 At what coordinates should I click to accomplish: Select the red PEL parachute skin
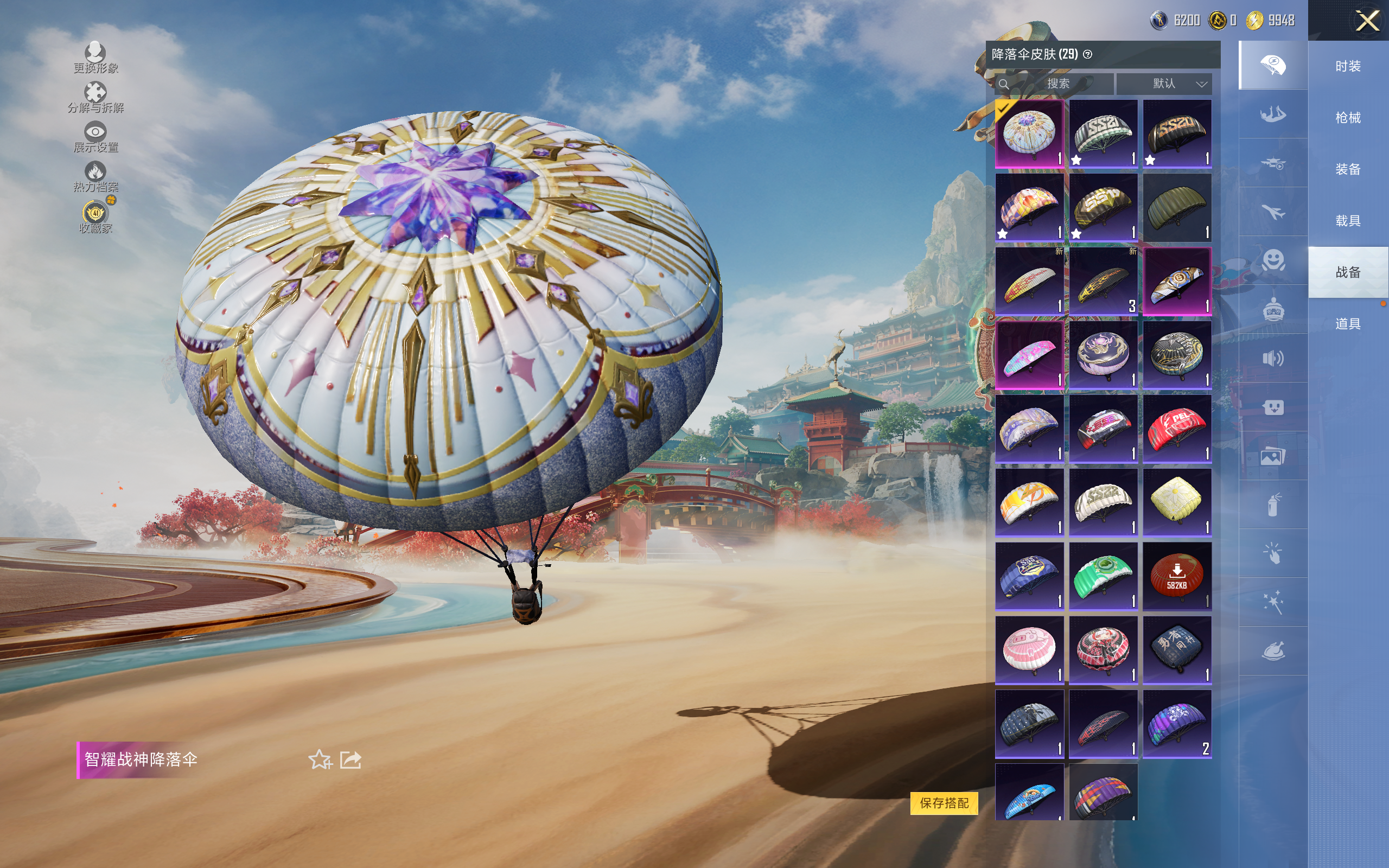point(1177,428)
